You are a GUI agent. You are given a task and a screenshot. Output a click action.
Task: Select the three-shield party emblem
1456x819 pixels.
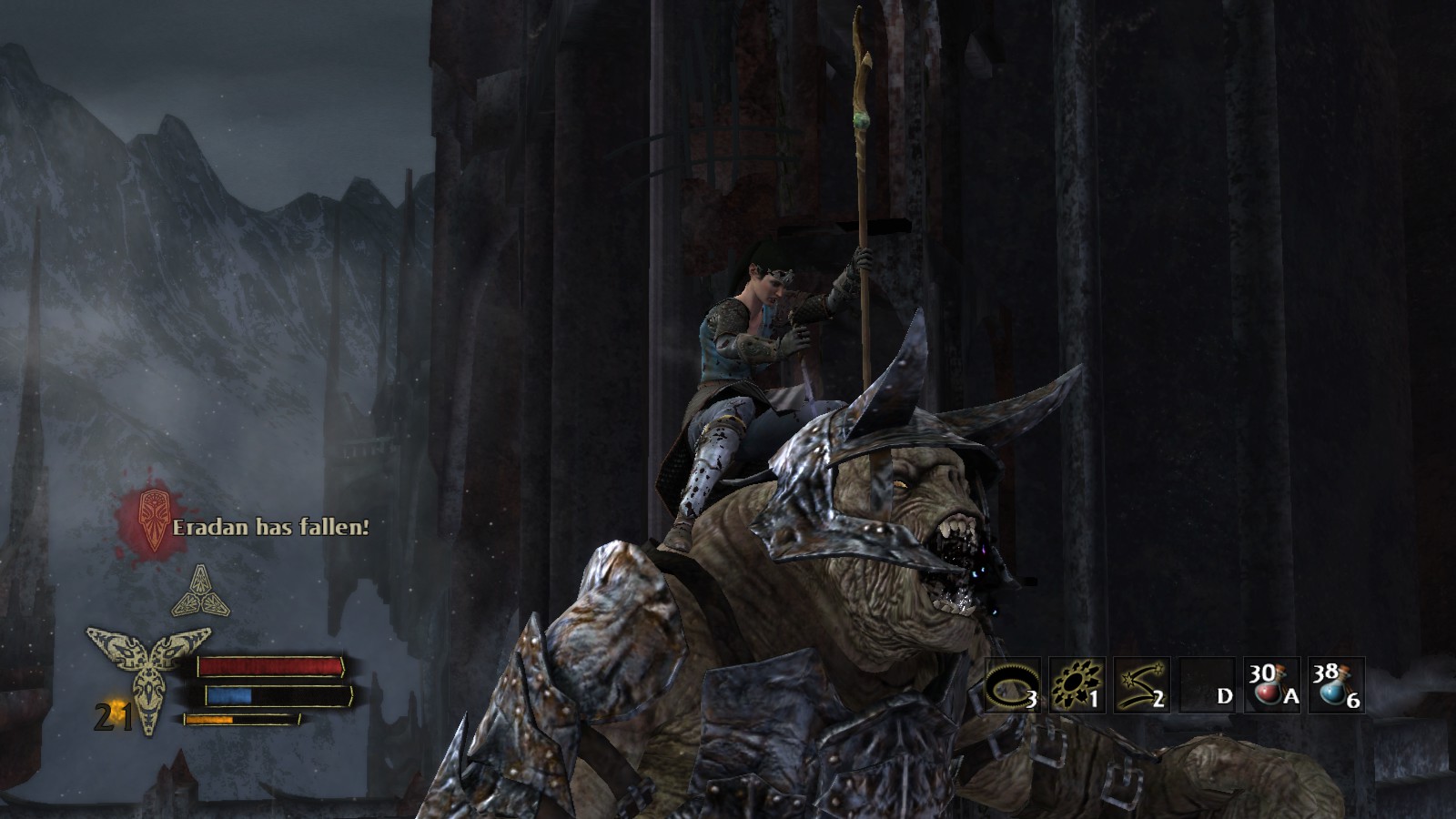[x=200, y=591]
